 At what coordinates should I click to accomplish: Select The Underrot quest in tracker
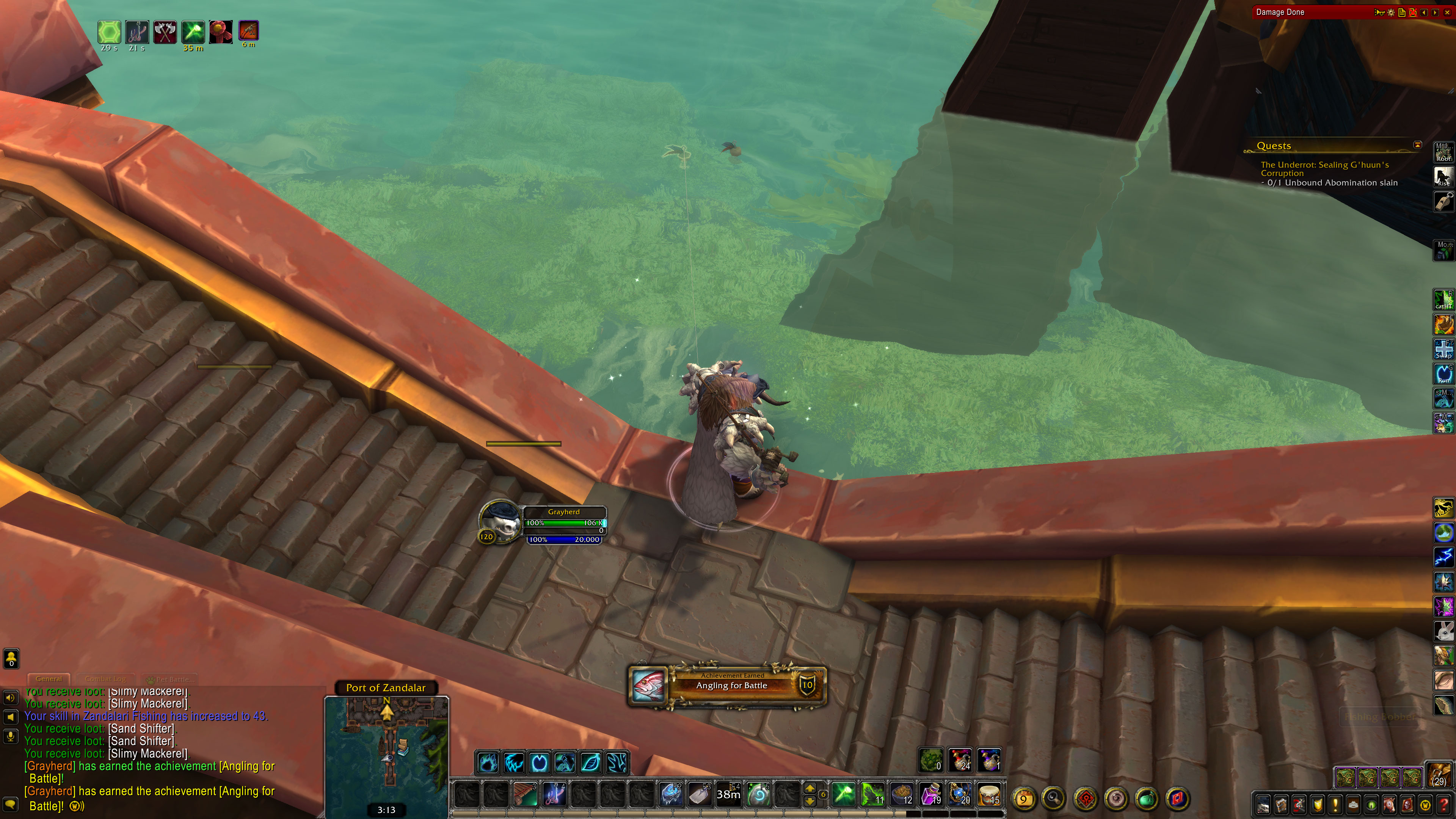coord(1324,168)
